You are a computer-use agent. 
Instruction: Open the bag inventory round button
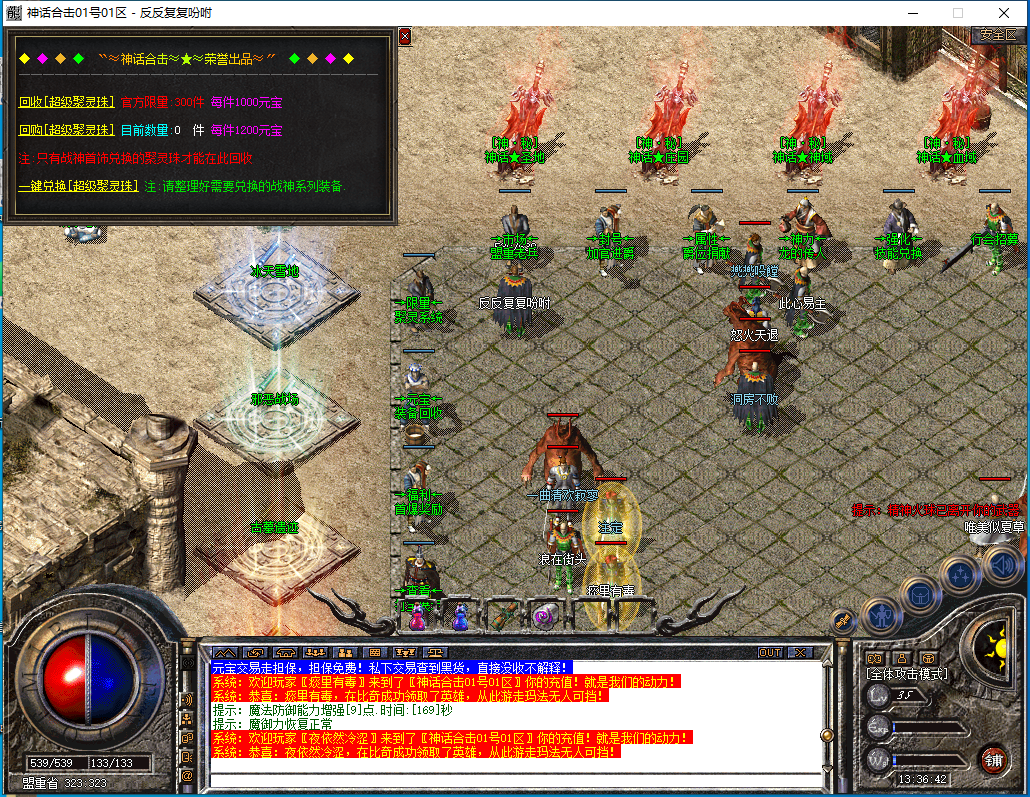coord(921,594)
